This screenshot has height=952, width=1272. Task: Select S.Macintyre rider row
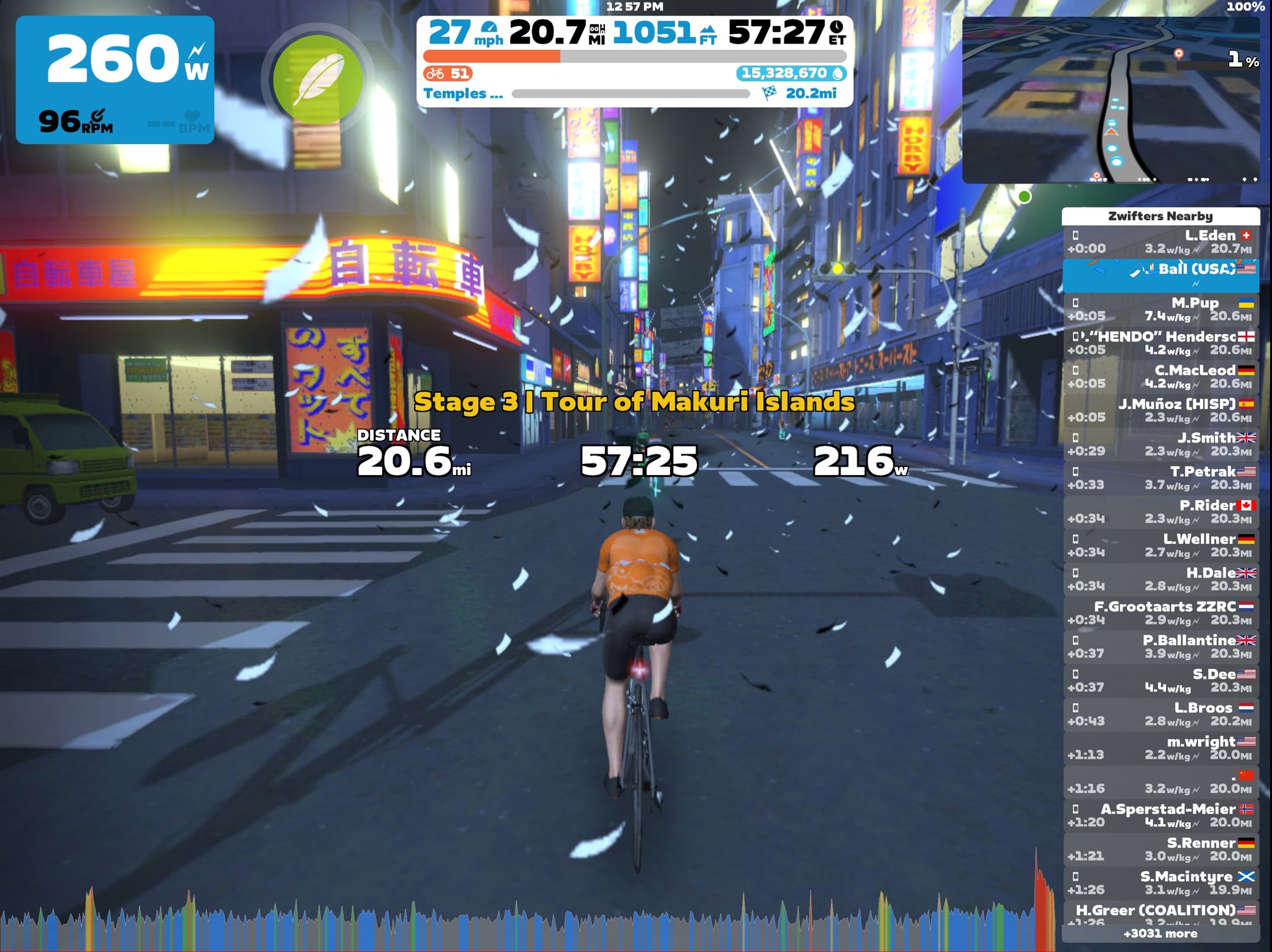coord(1160,882)
